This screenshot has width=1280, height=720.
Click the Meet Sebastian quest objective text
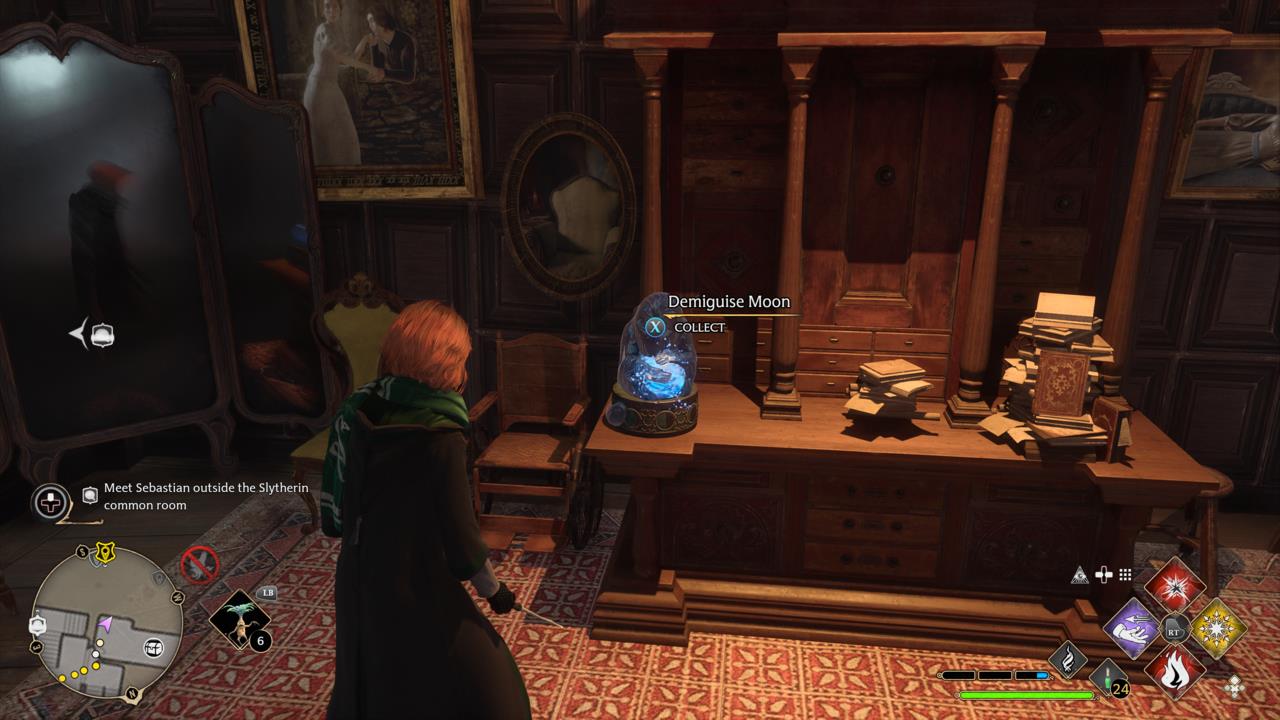pos(206,496)
